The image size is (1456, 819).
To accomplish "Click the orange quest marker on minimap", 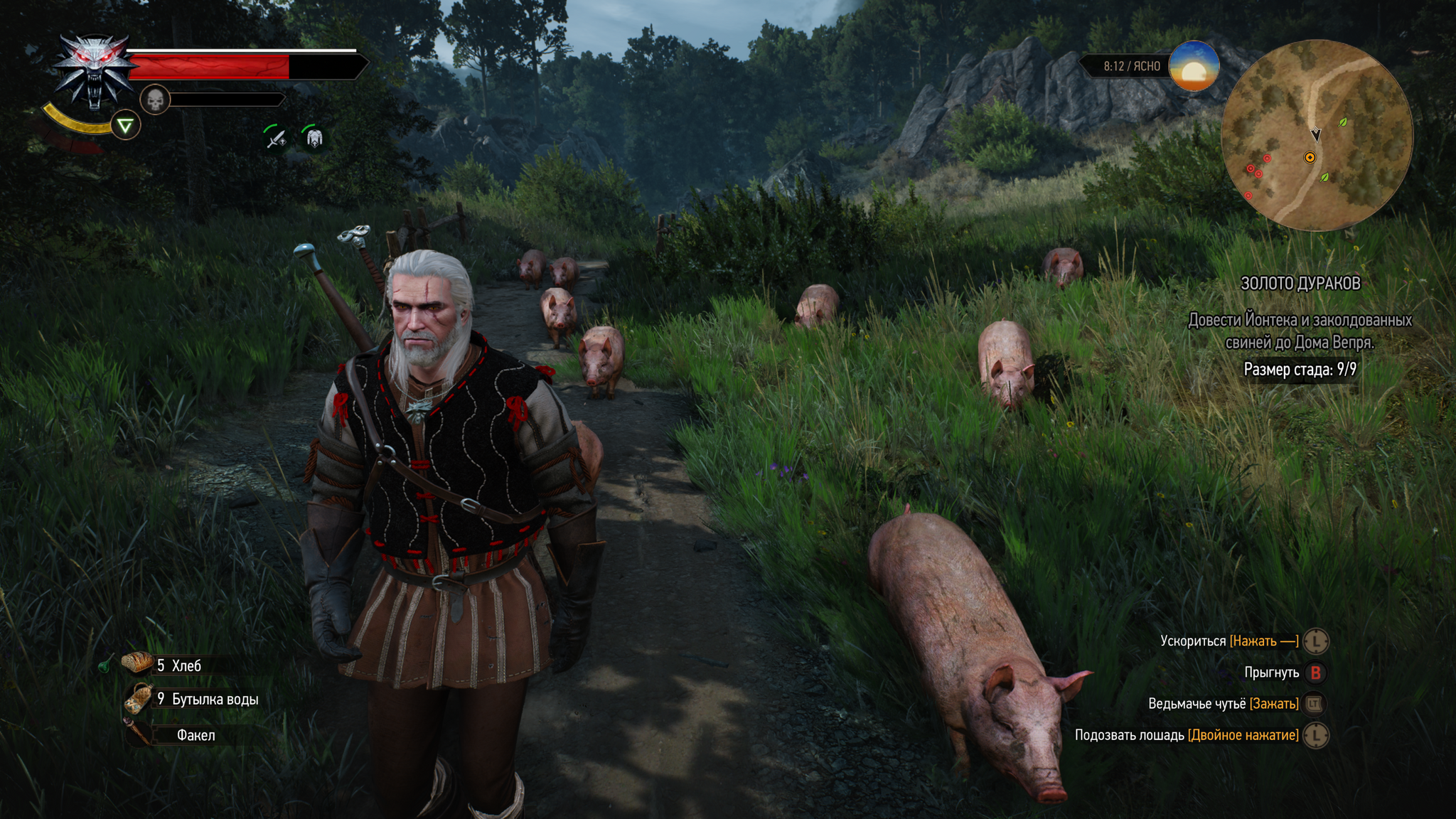I will click(x=1310, y=157).
